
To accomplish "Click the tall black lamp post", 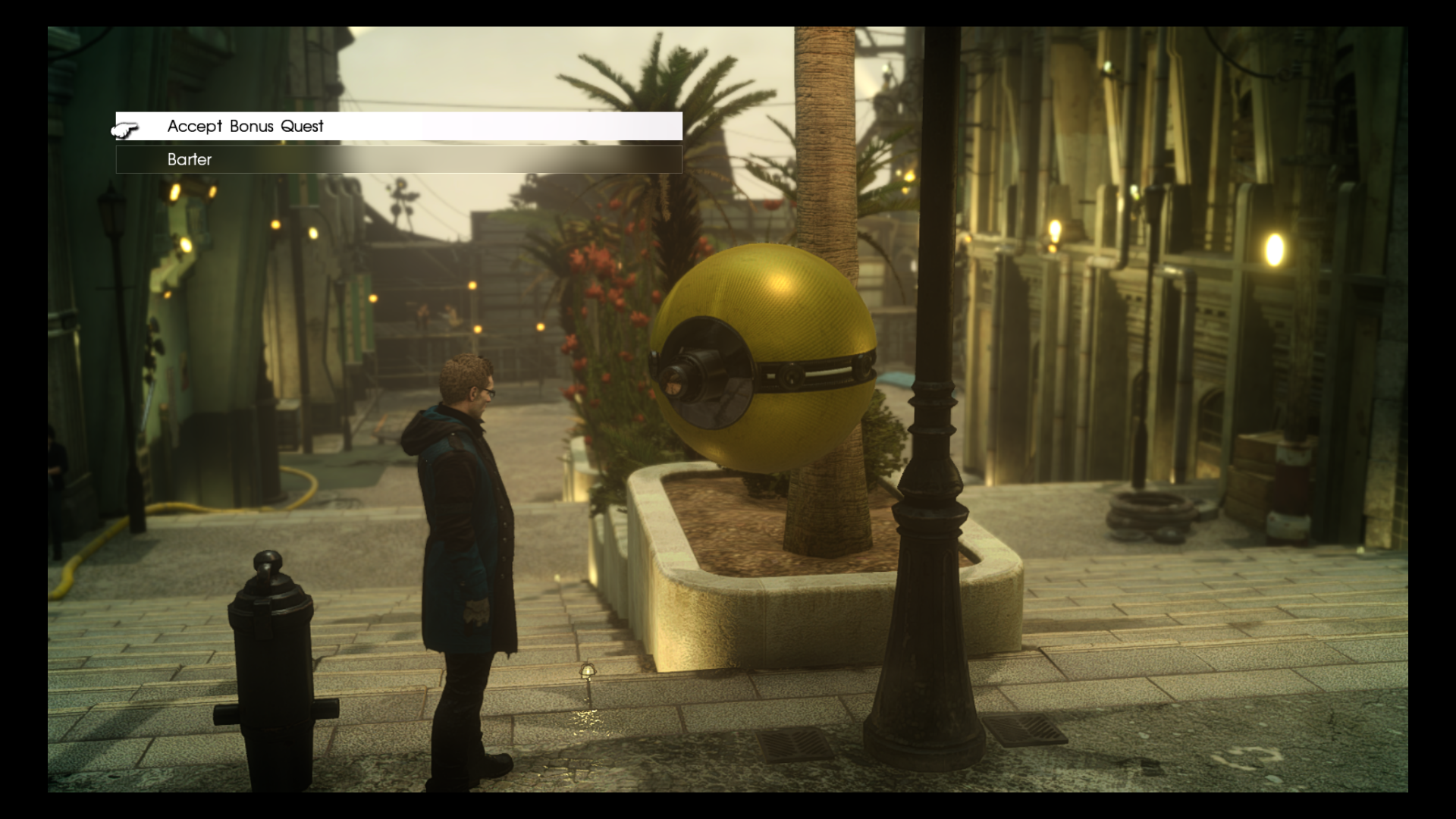I will tap(929, 455).
